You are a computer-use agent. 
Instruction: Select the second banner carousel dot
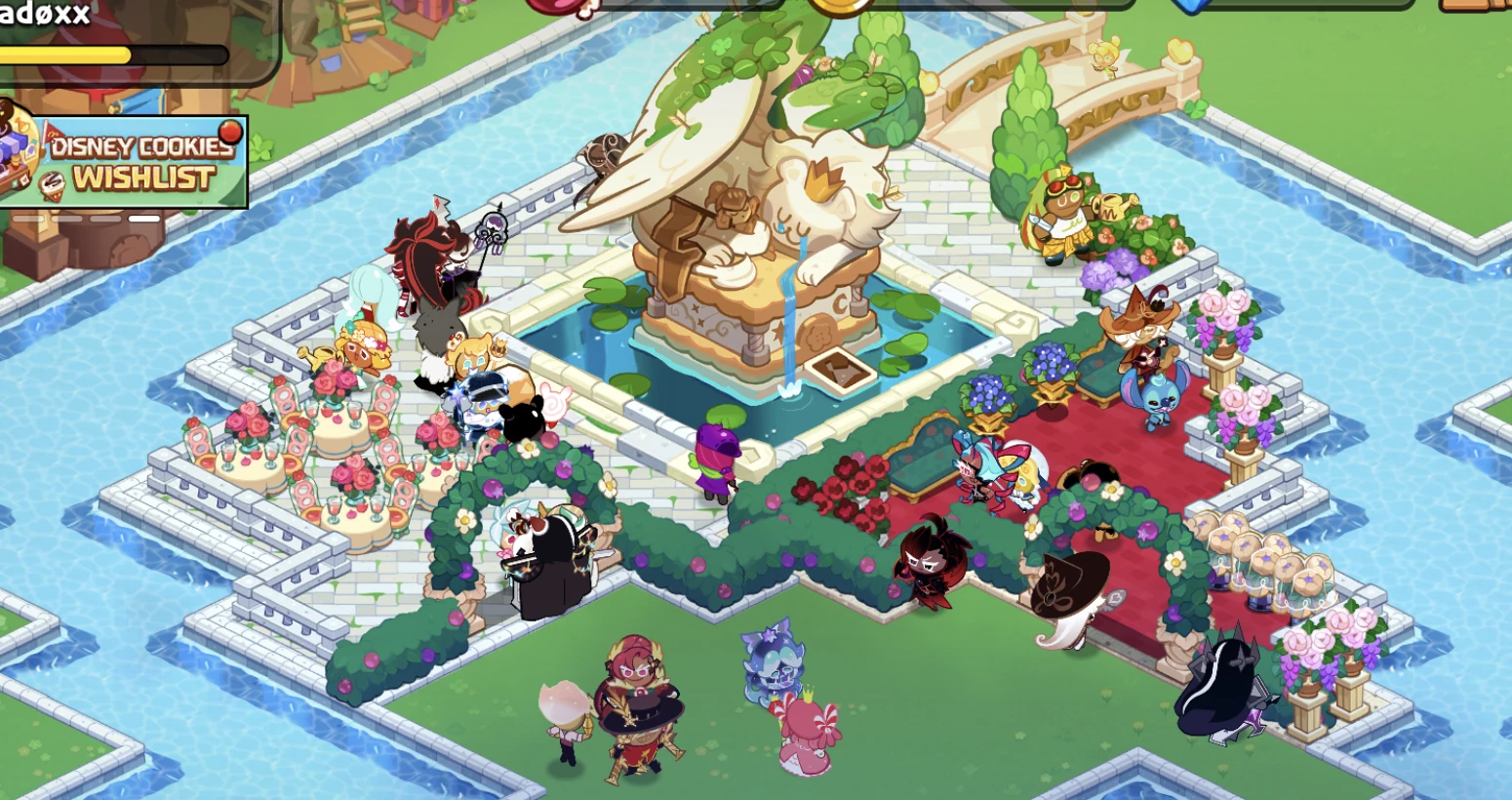64,220
